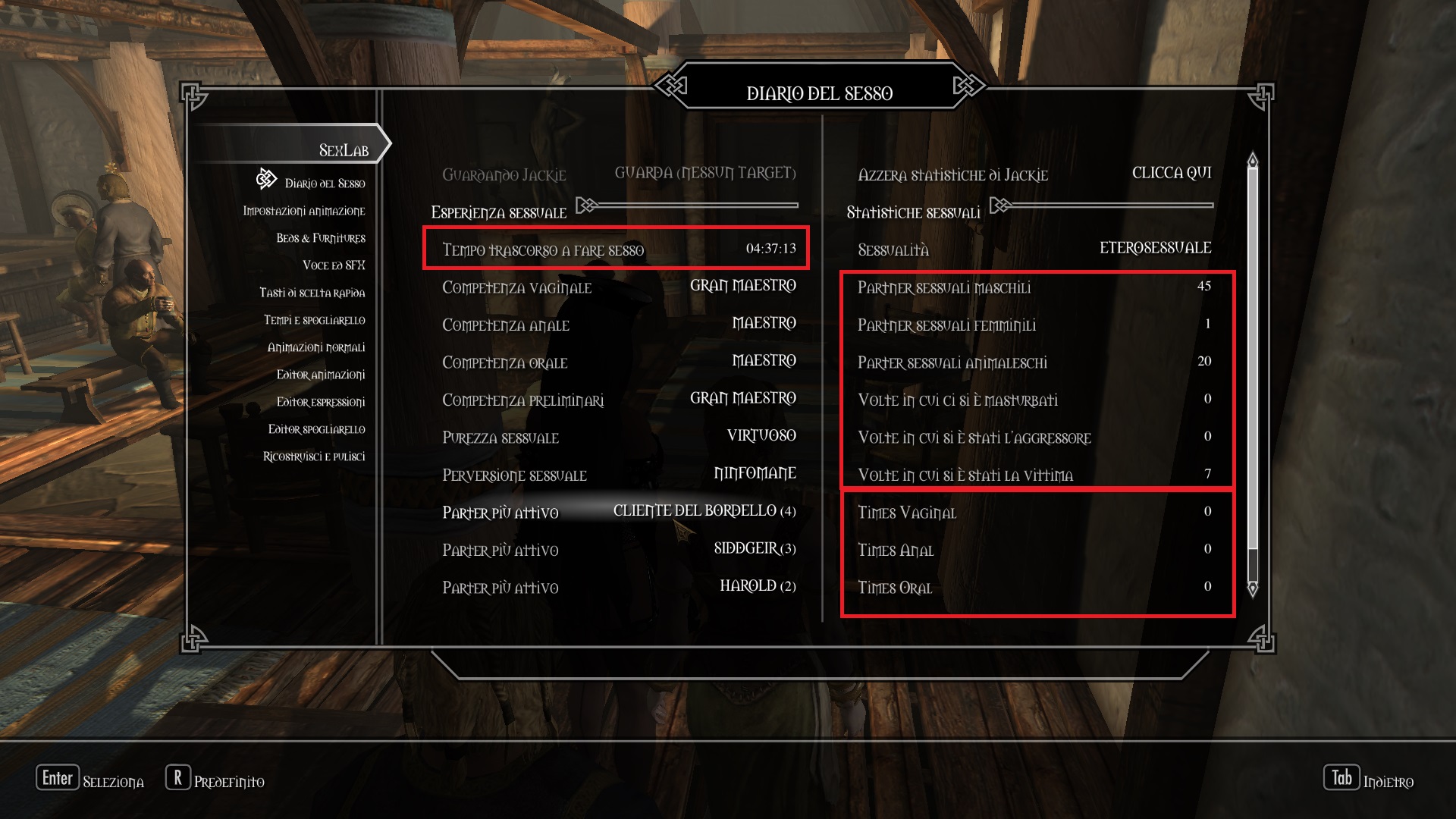This screenshot has height=819, width=1456.
Task: Open the Guarda target selector dropdown
Action: [704, 172]
